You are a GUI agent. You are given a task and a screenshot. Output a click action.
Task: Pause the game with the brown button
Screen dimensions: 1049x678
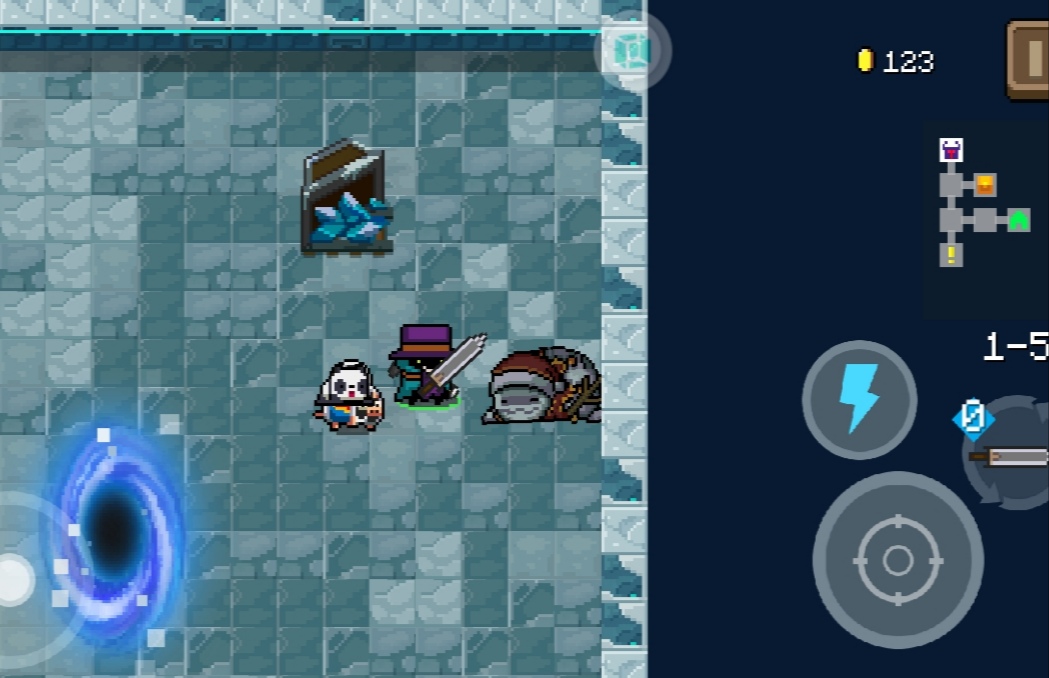click(x=1028, y=60)
